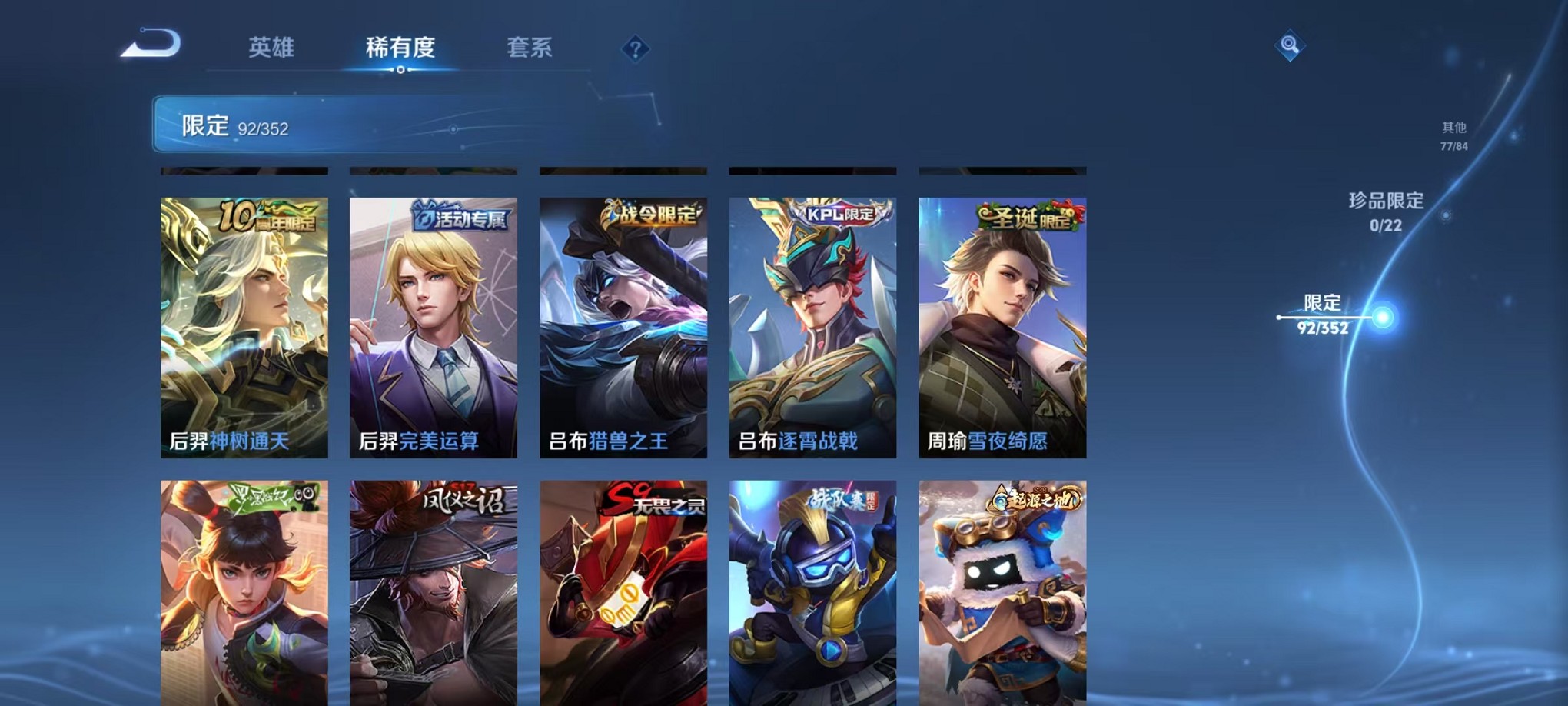Open help via the question mark icon

pyautogui.click(x=635, y=49)
